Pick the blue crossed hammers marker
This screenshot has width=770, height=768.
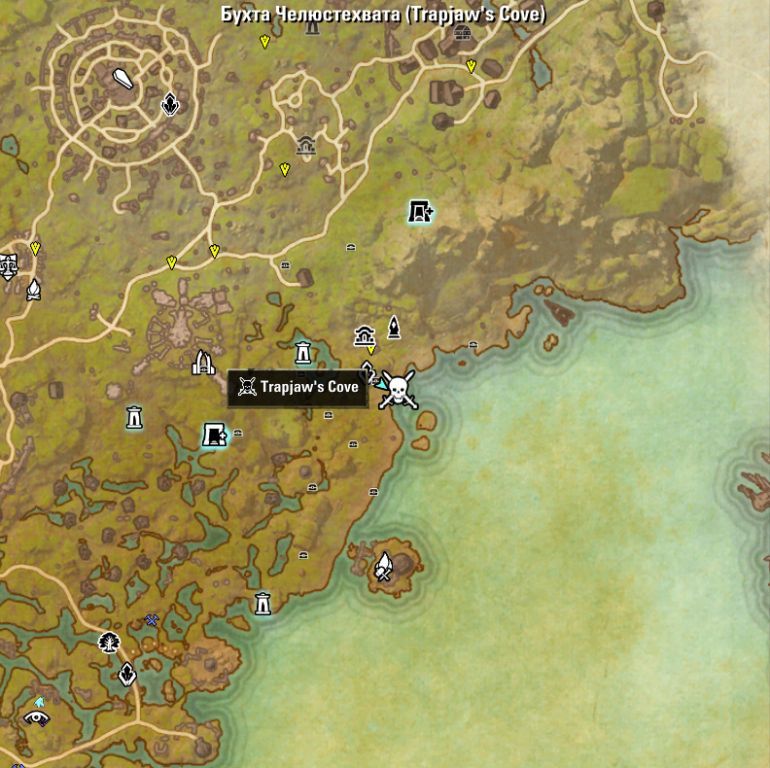tap(152, 620)
